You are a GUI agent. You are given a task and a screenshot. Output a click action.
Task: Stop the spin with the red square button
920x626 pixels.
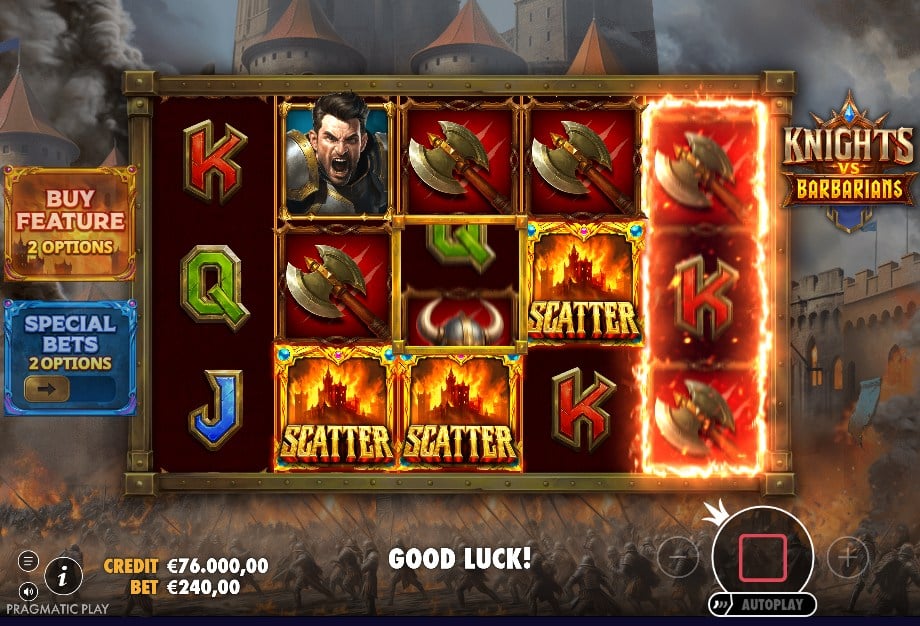[762, 558]
